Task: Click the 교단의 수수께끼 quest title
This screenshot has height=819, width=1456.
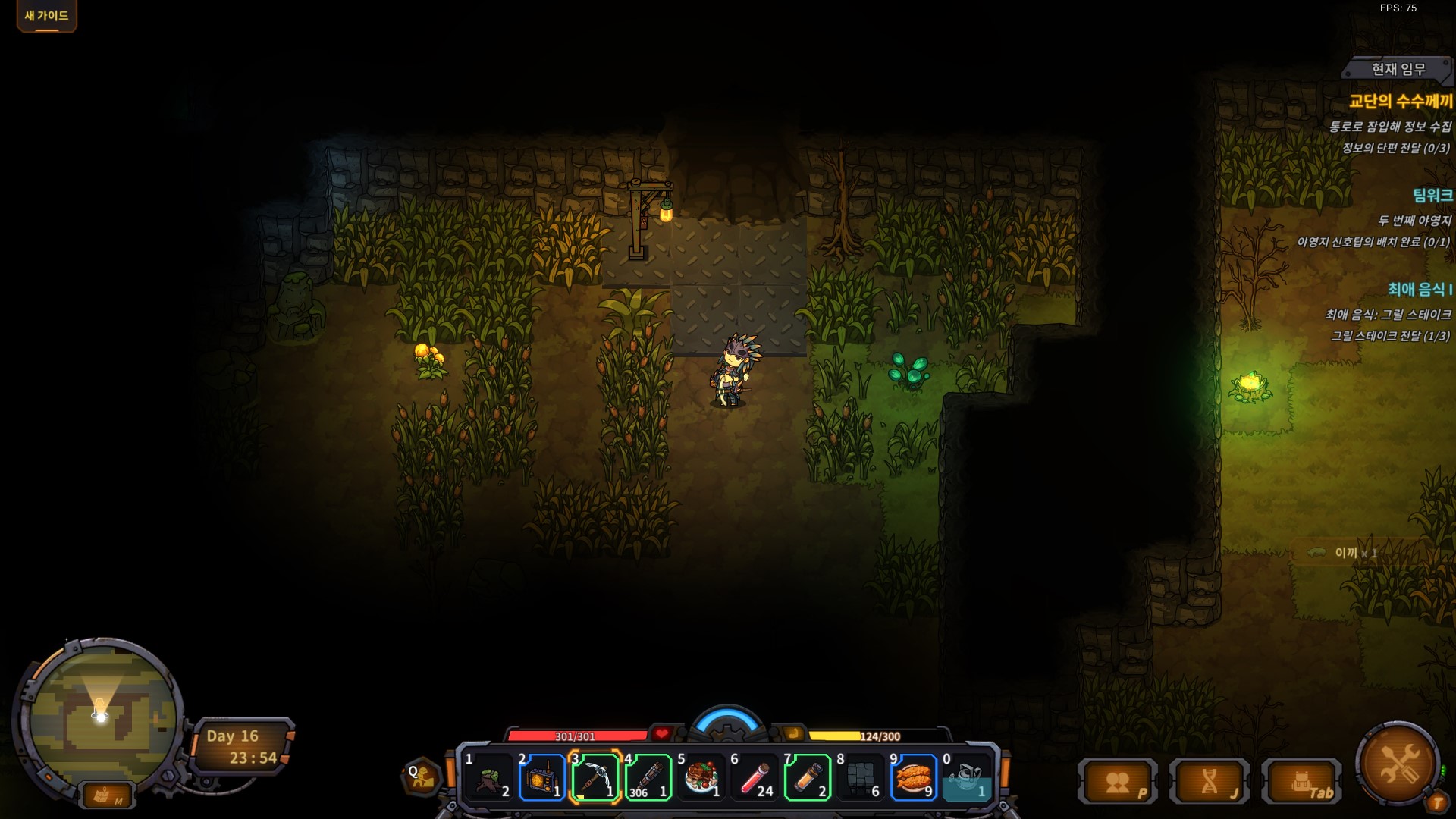Action: point(1400,101)
